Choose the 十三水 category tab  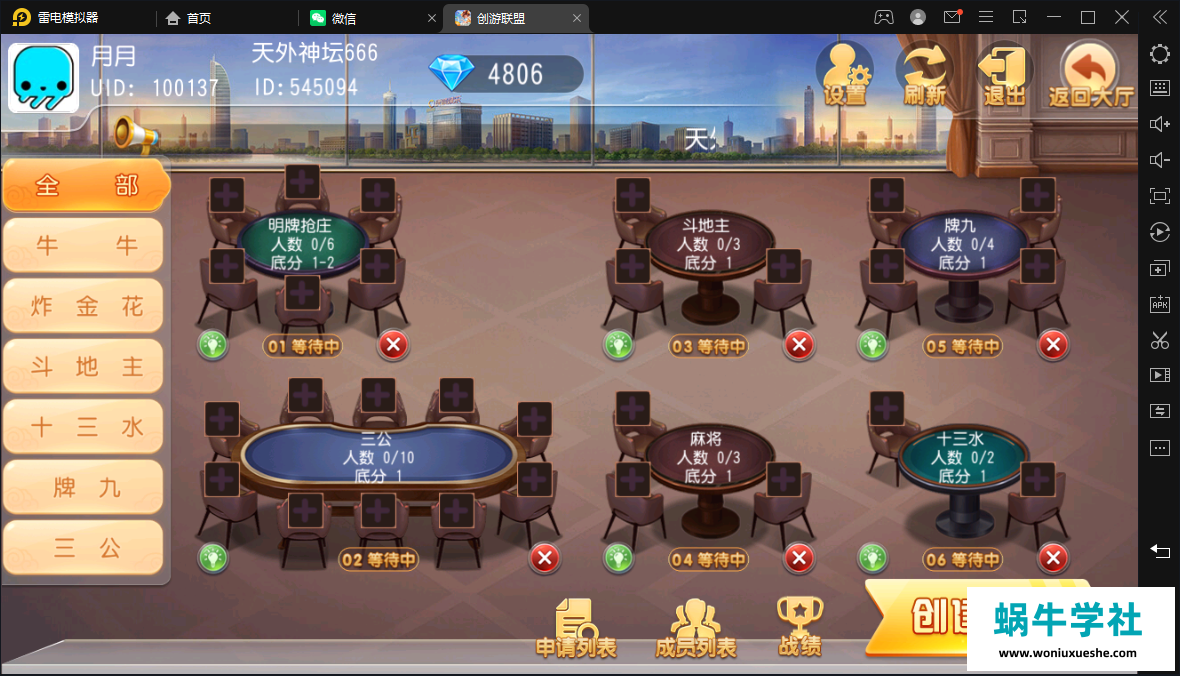coord(84,427)
